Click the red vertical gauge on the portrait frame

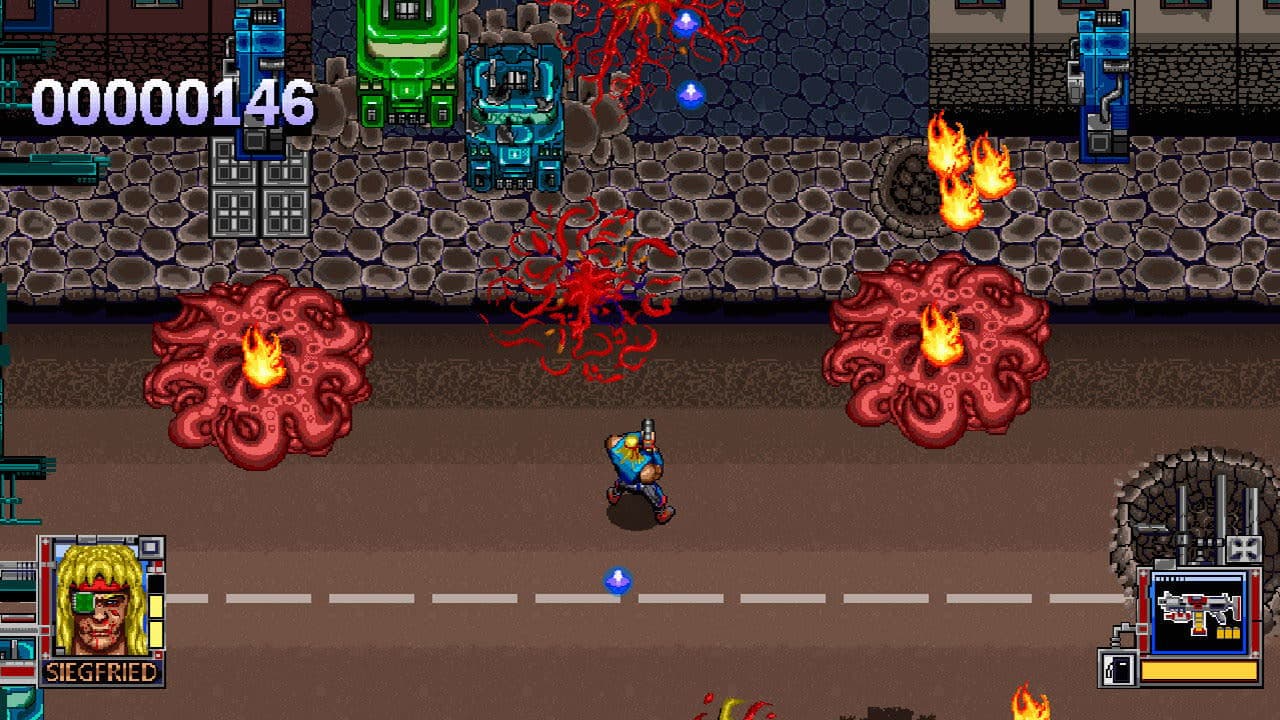click(45, 594)
